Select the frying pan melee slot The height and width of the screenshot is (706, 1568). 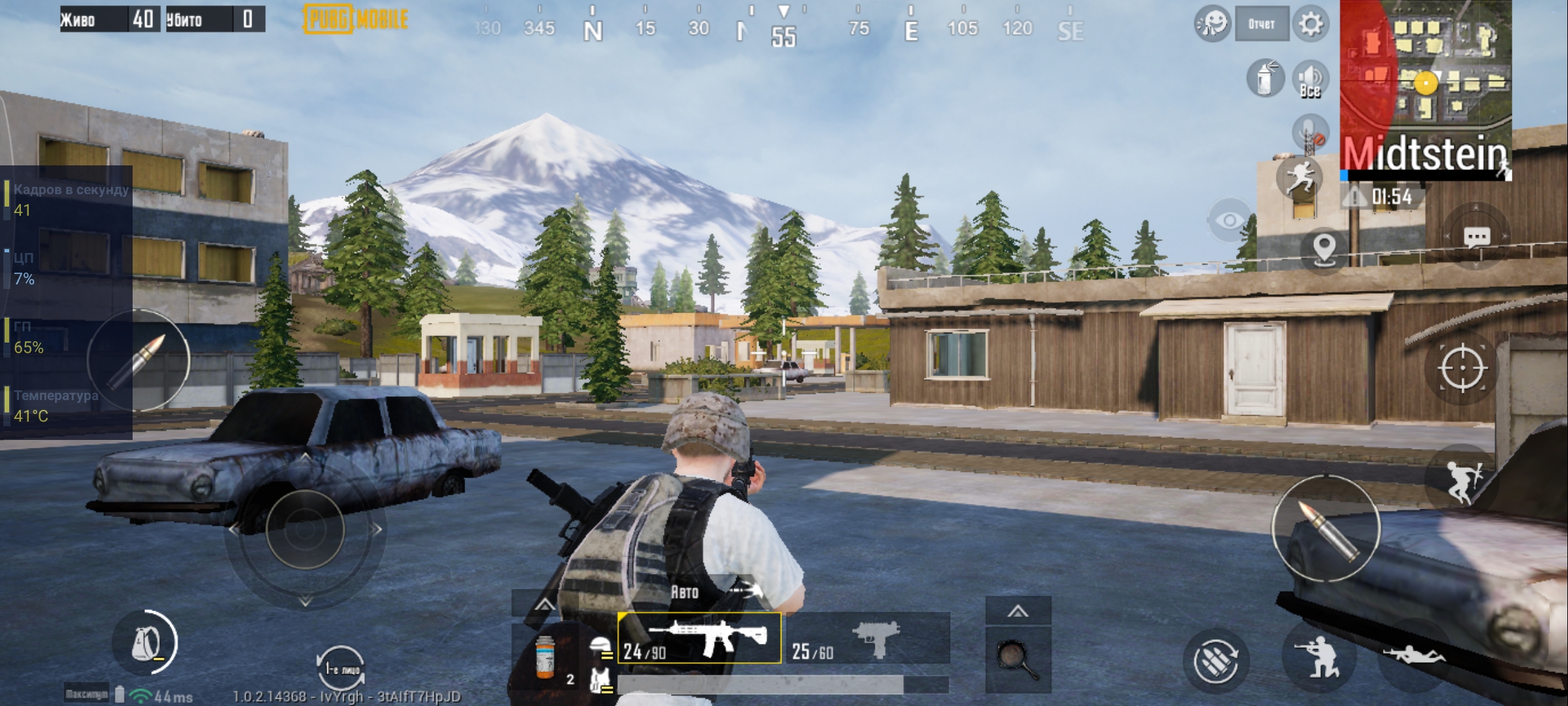coord(1018,659)
